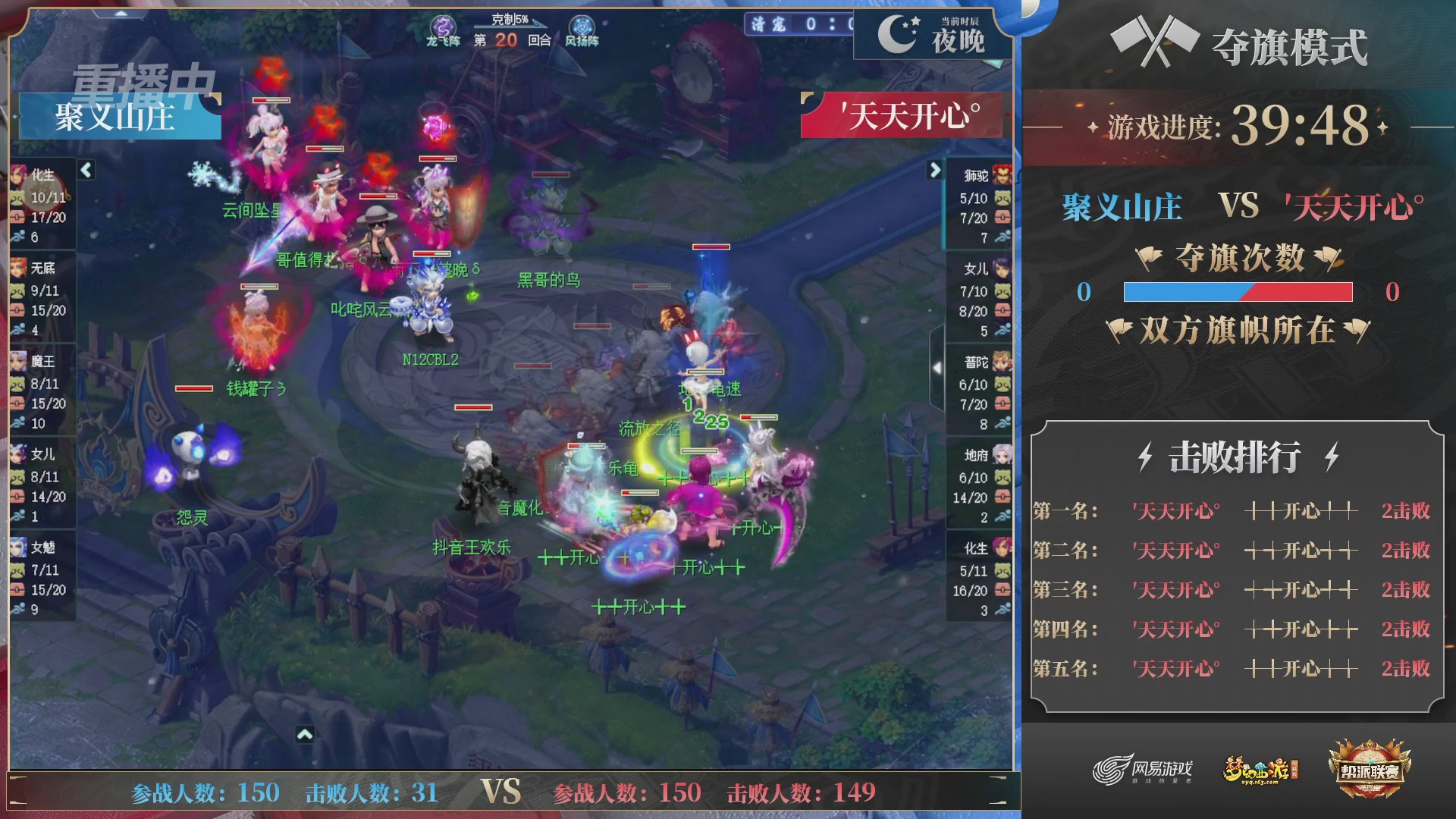Click the 第一名 leaderboard entry ++开心++
This screenshot has height=819, width=1456.
[1301, 511]
